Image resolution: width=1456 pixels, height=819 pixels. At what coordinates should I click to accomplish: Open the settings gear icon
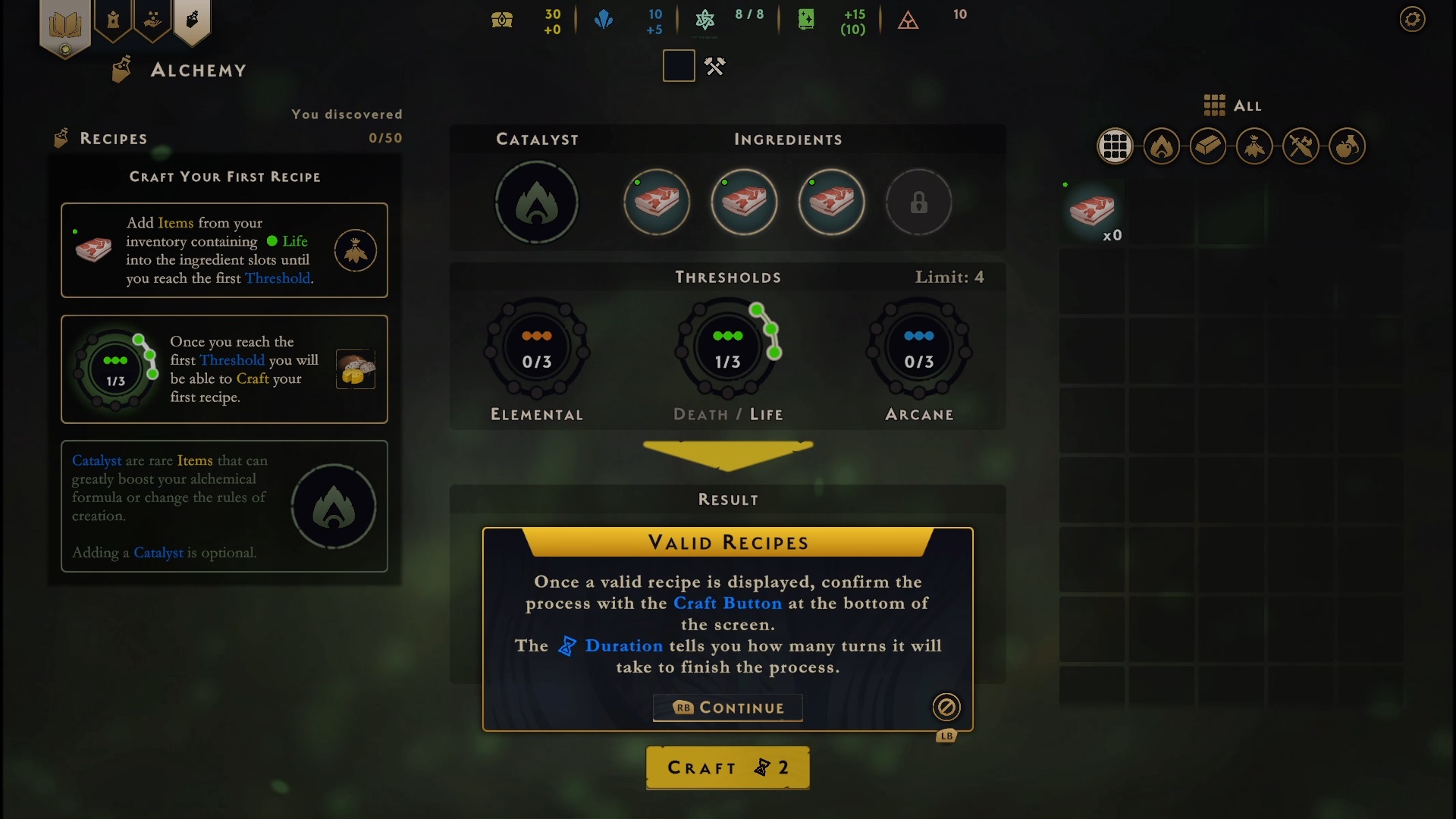1412,19
